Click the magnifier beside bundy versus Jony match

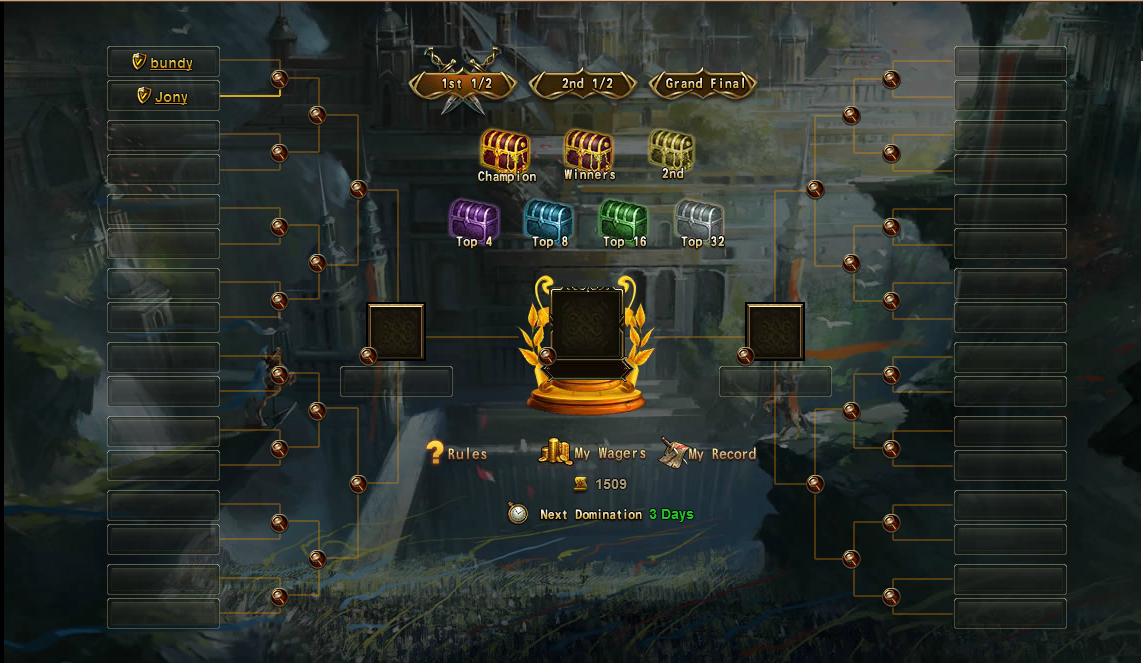point(279,79)
